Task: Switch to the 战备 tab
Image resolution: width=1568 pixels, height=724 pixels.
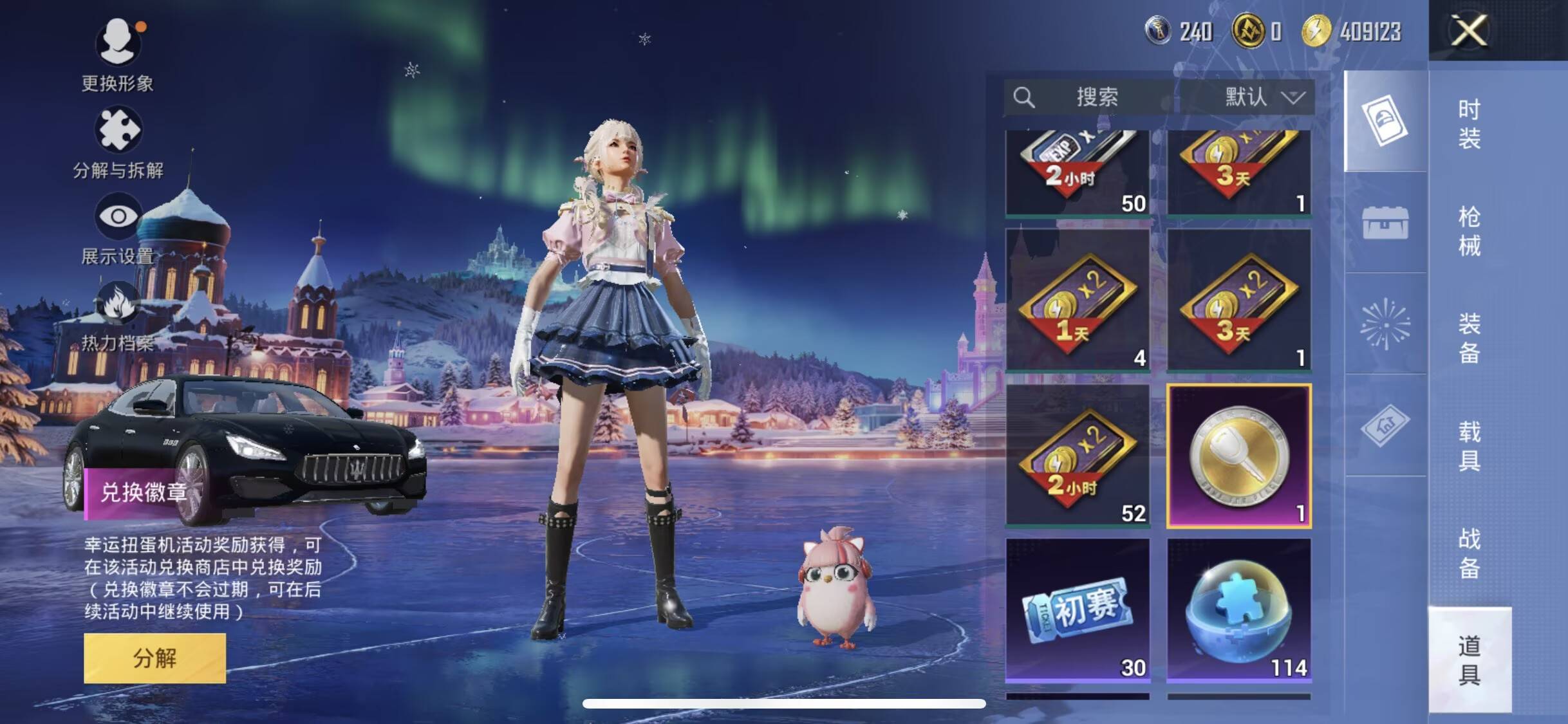Action: click(x=1469, y=552)
